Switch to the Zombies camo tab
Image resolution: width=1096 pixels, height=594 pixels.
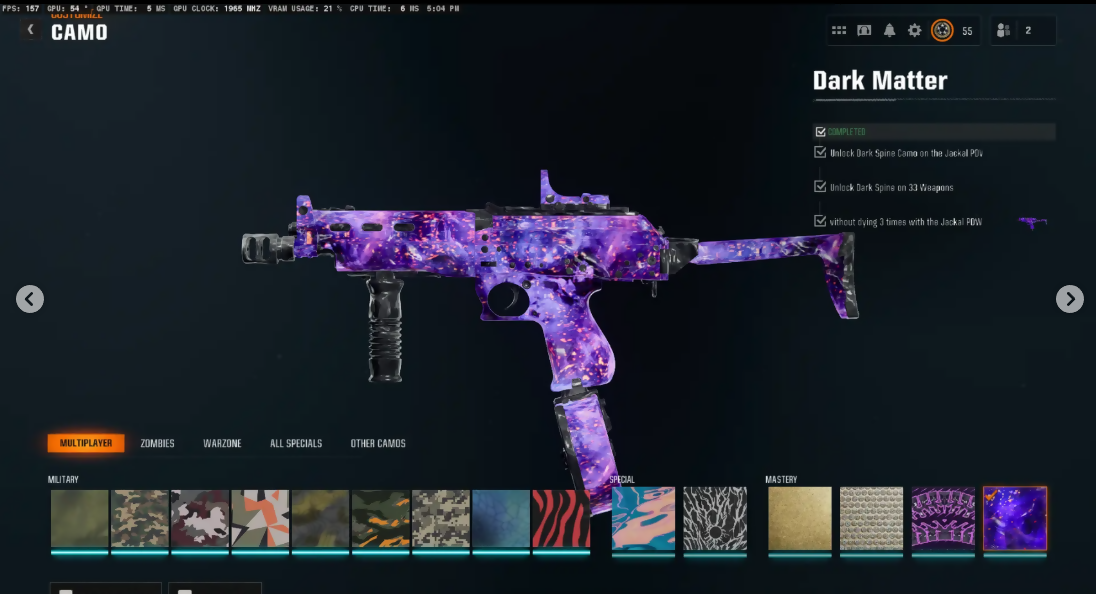(x=157, y=443)
